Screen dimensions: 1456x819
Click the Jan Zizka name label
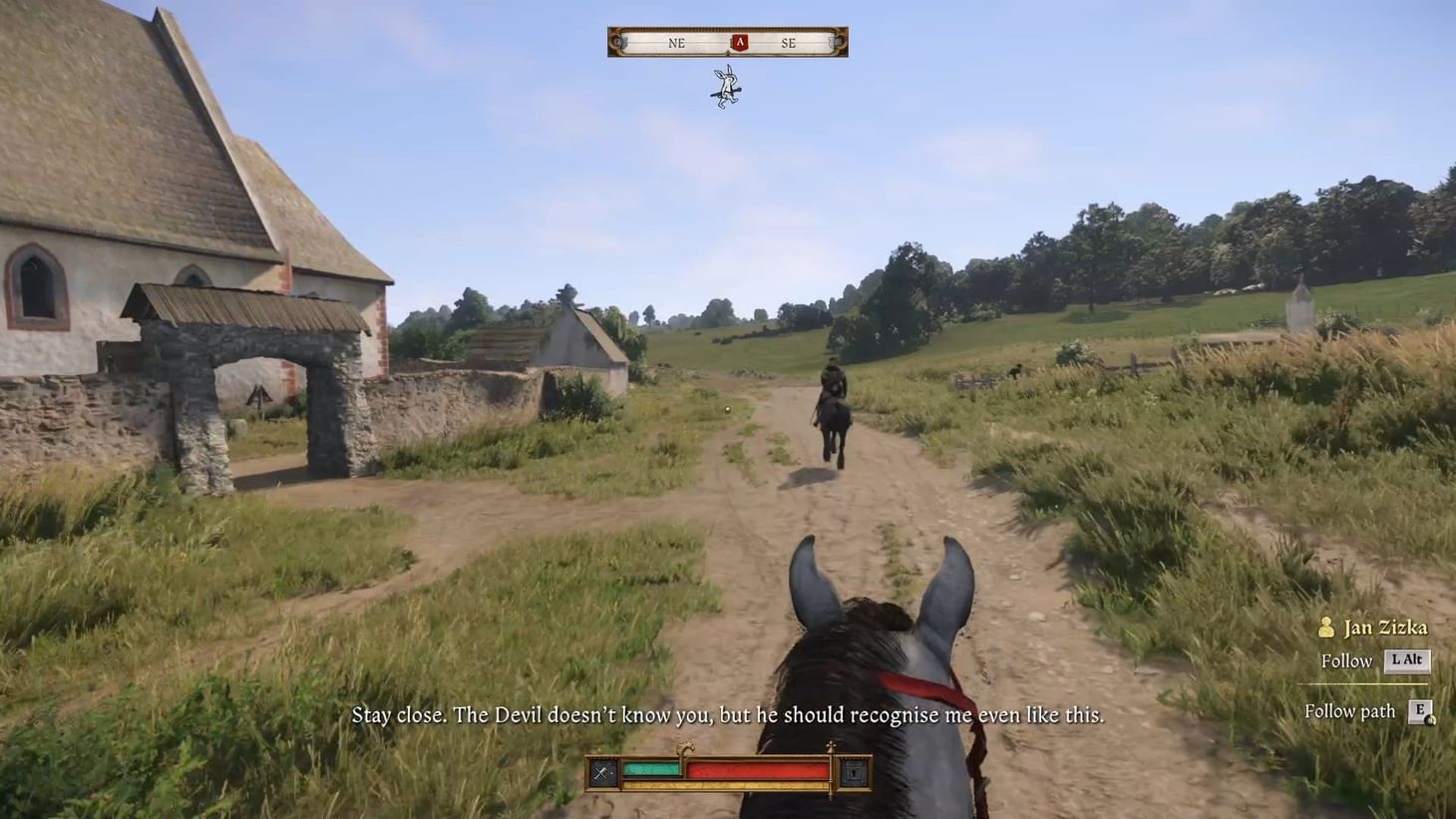coord(1386,627)
